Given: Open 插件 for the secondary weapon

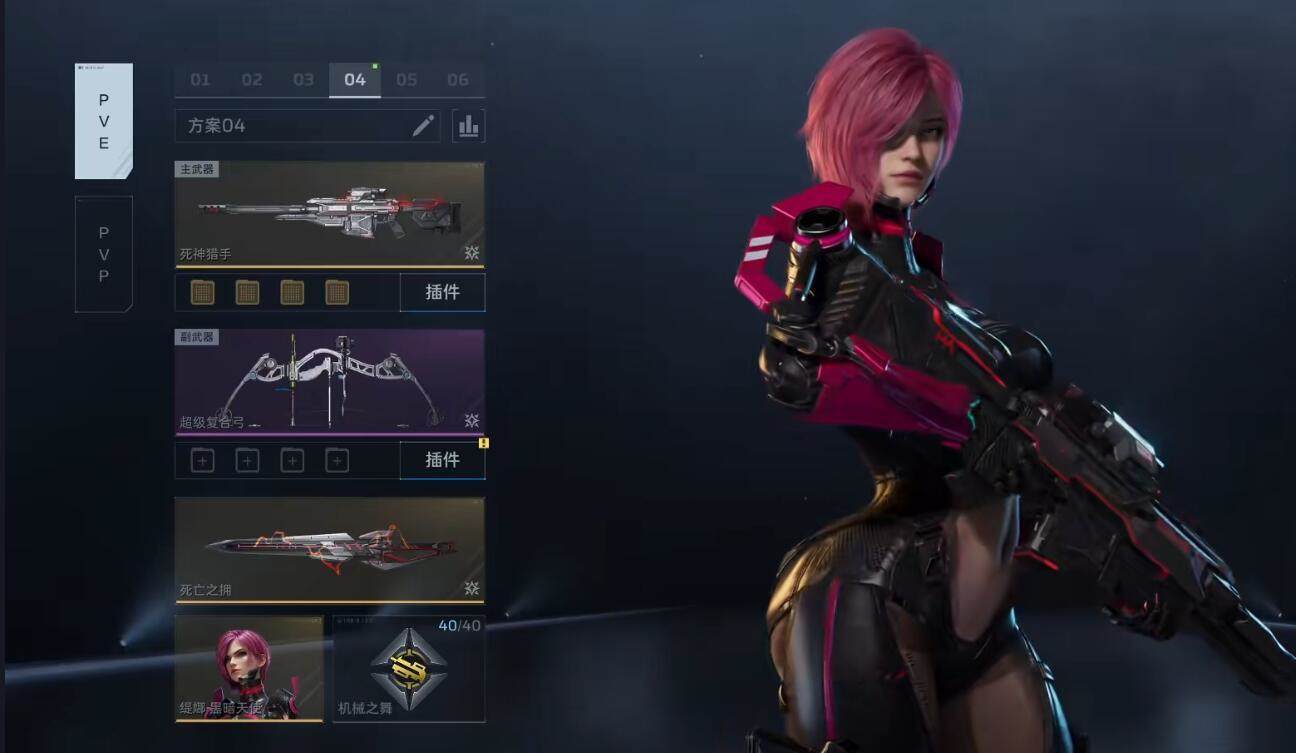Looking at the screenshot, I should [x=442, y=460].
